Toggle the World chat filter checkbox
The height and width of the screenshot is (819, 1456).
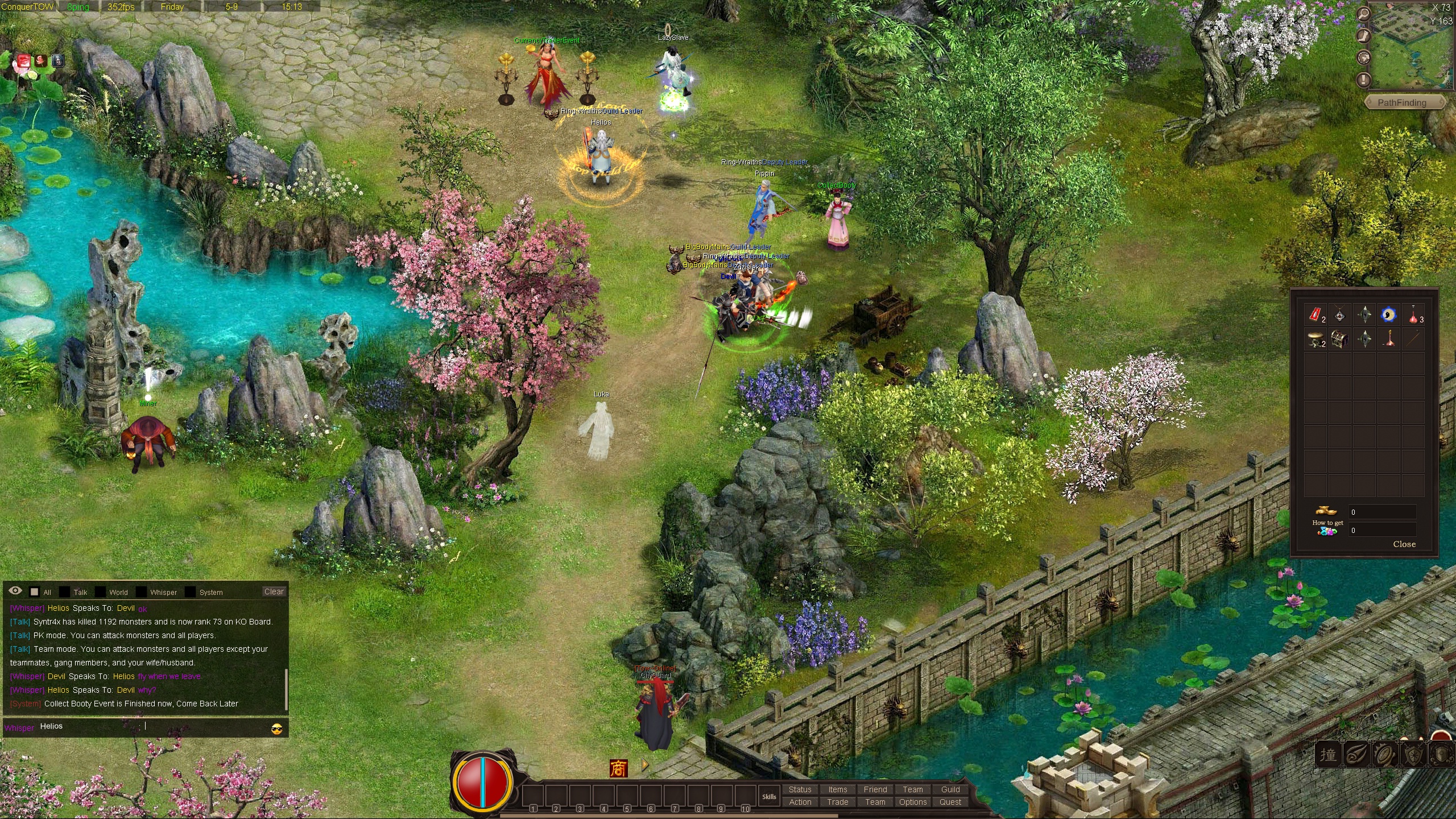pos(100,592)
